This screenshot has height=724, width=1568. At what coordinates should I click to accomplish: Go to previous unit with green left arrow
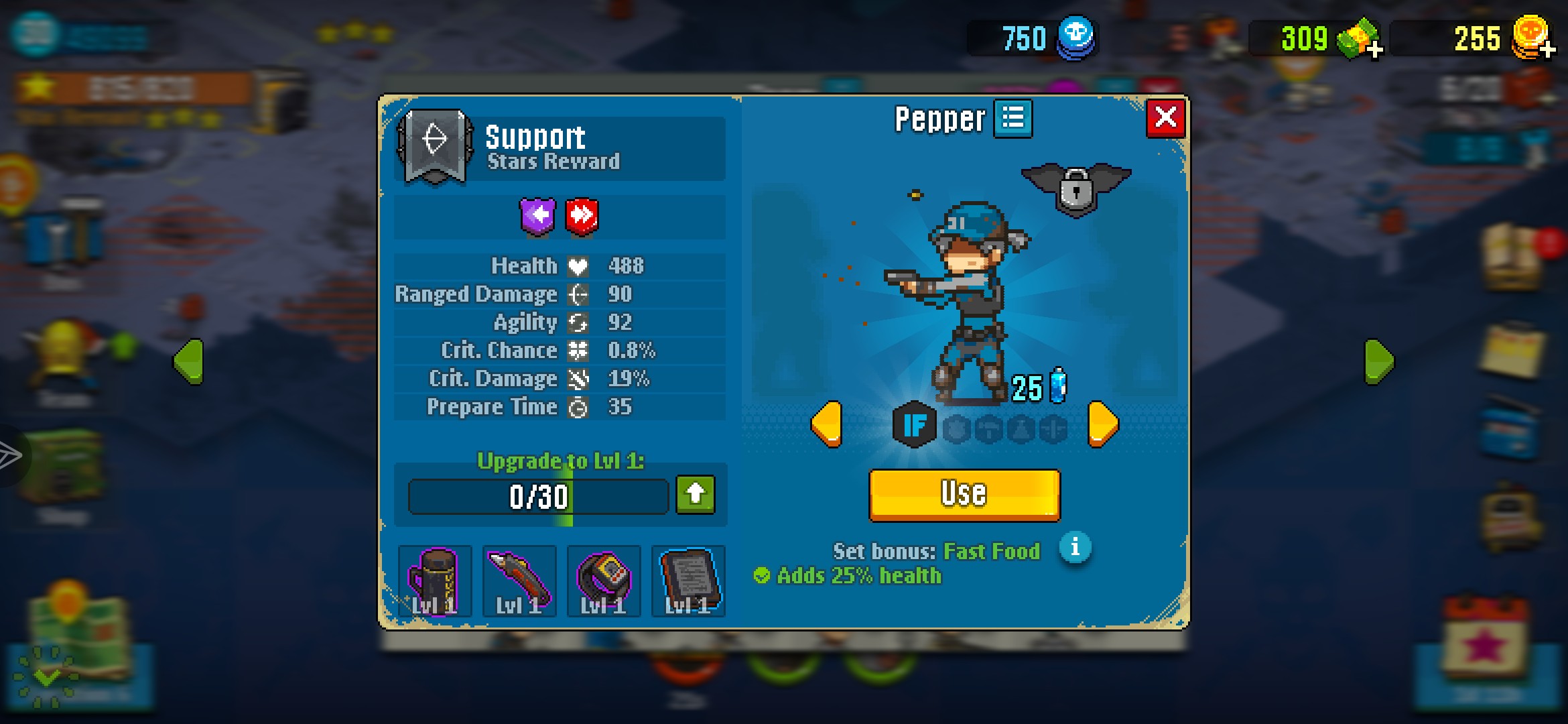click(189, 361)
